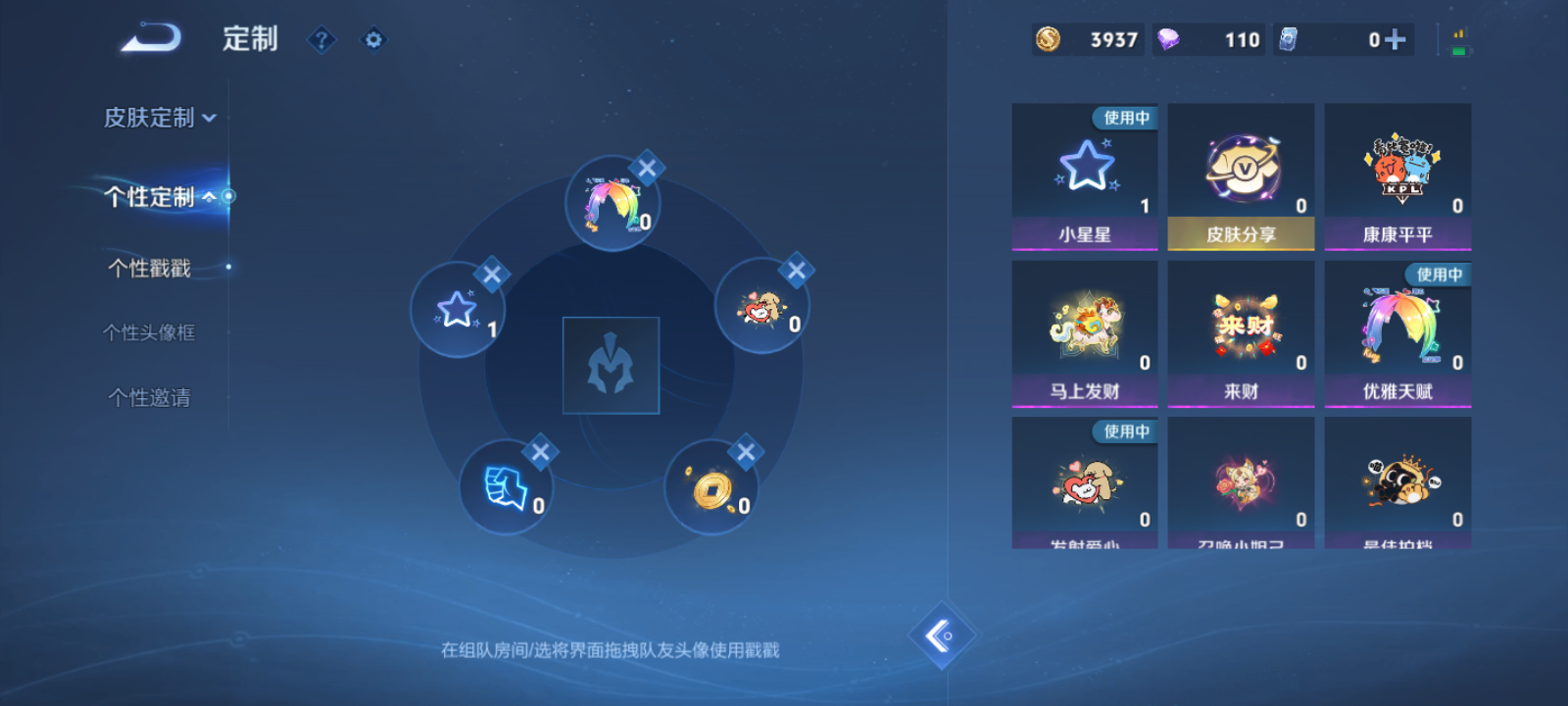
Task: Click the emblem slot at the wheel center
Action: click(611, 363)
